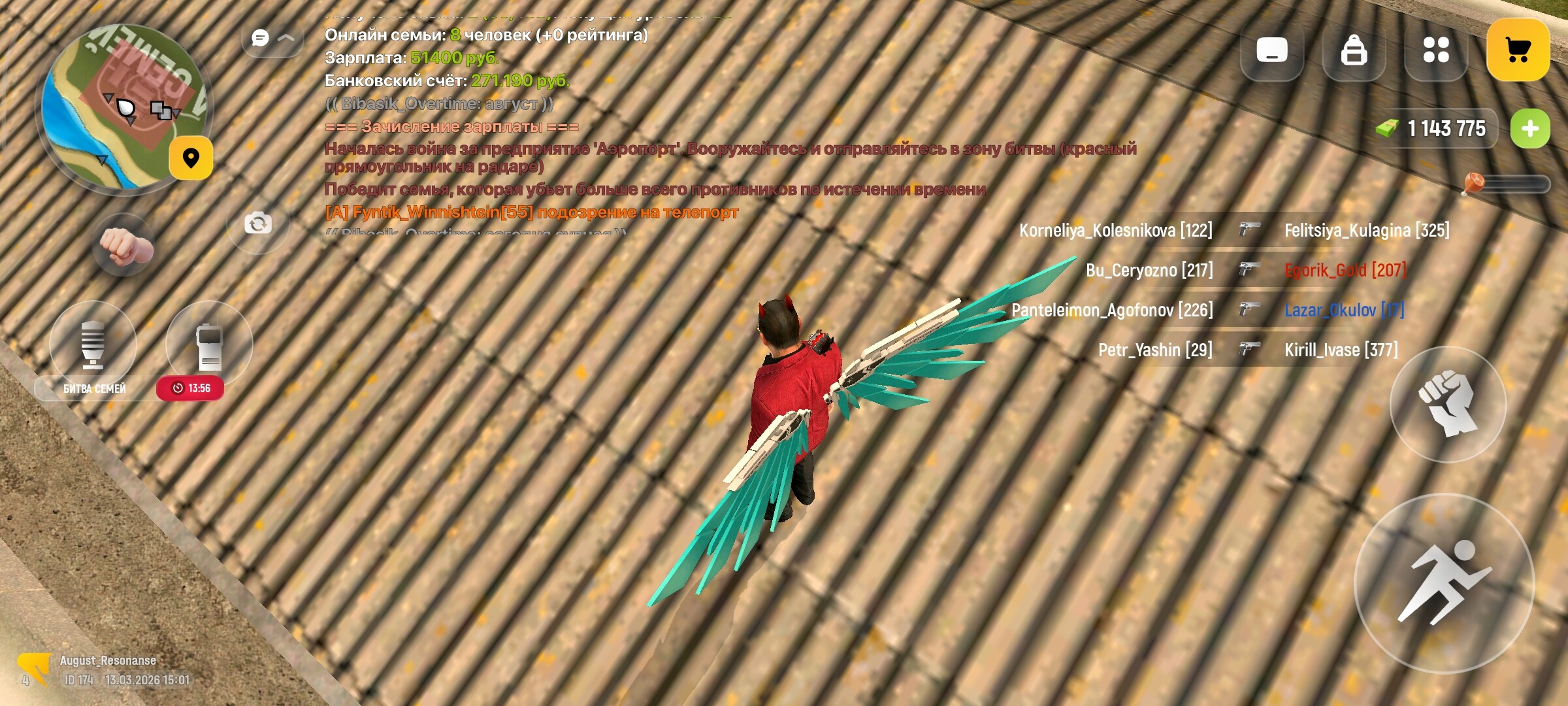Image resolution: width=1568 pixels, height=706 pixels.
Task: Switch camera view with the camera icon
Action: (259, 224)
